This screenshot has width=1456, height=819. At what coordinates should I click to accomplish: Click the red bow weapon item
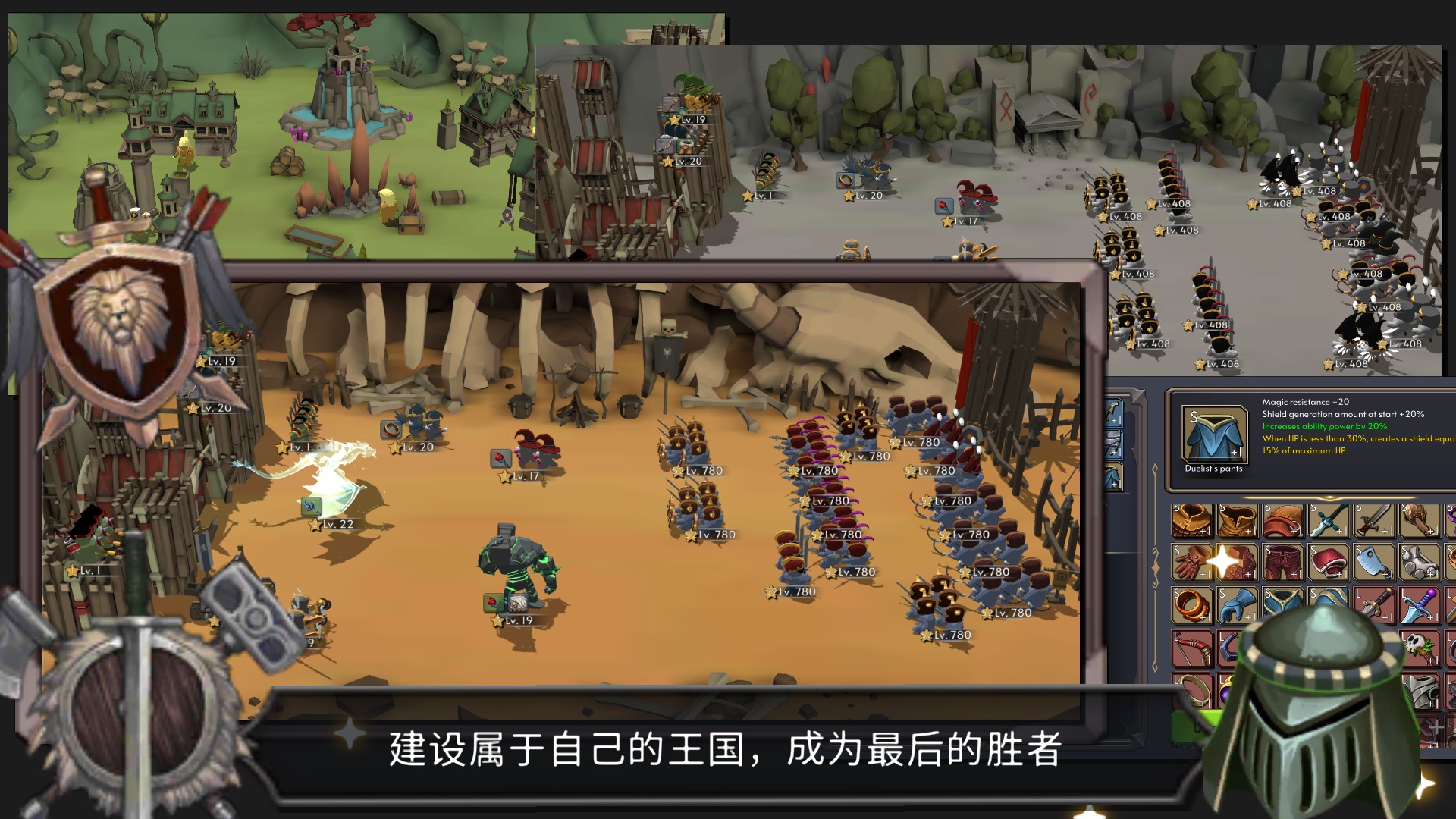point(1191,648)
